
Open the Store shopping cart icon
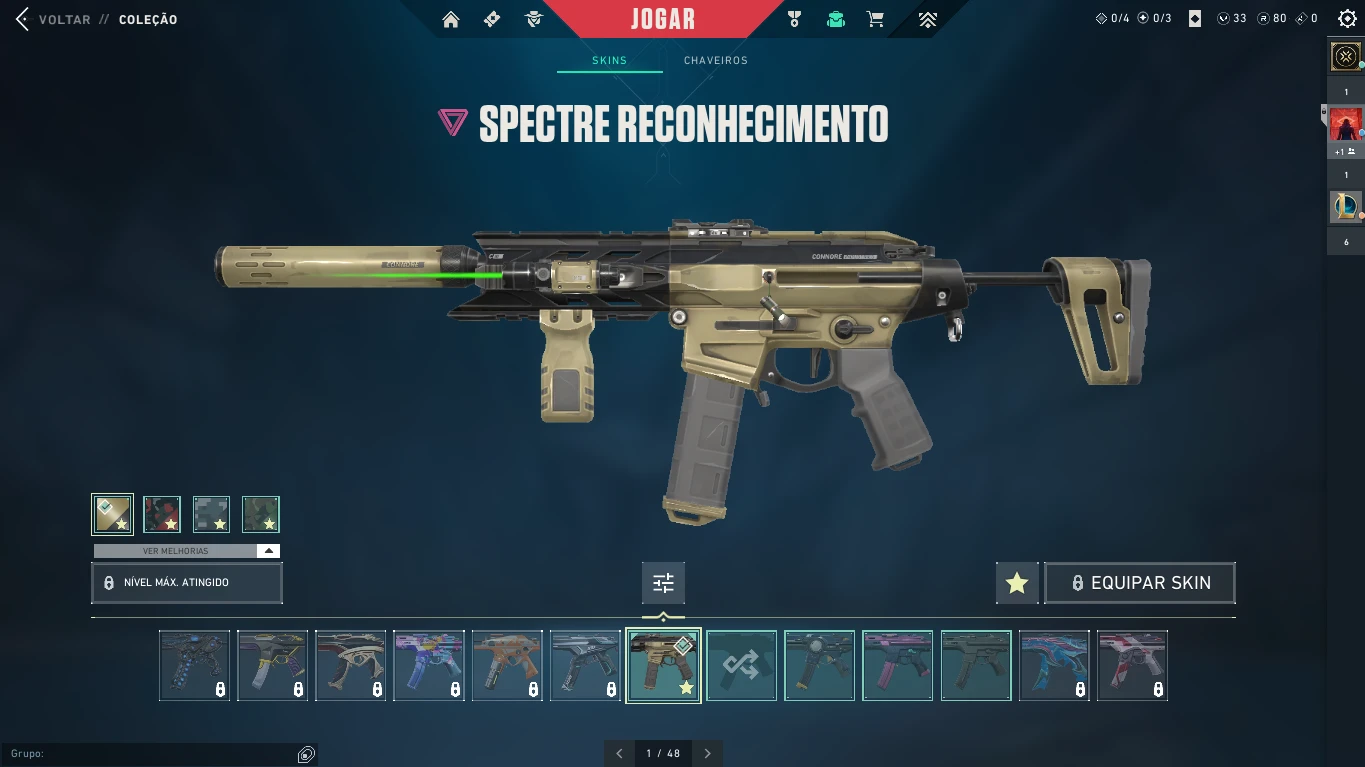(875, 18)
